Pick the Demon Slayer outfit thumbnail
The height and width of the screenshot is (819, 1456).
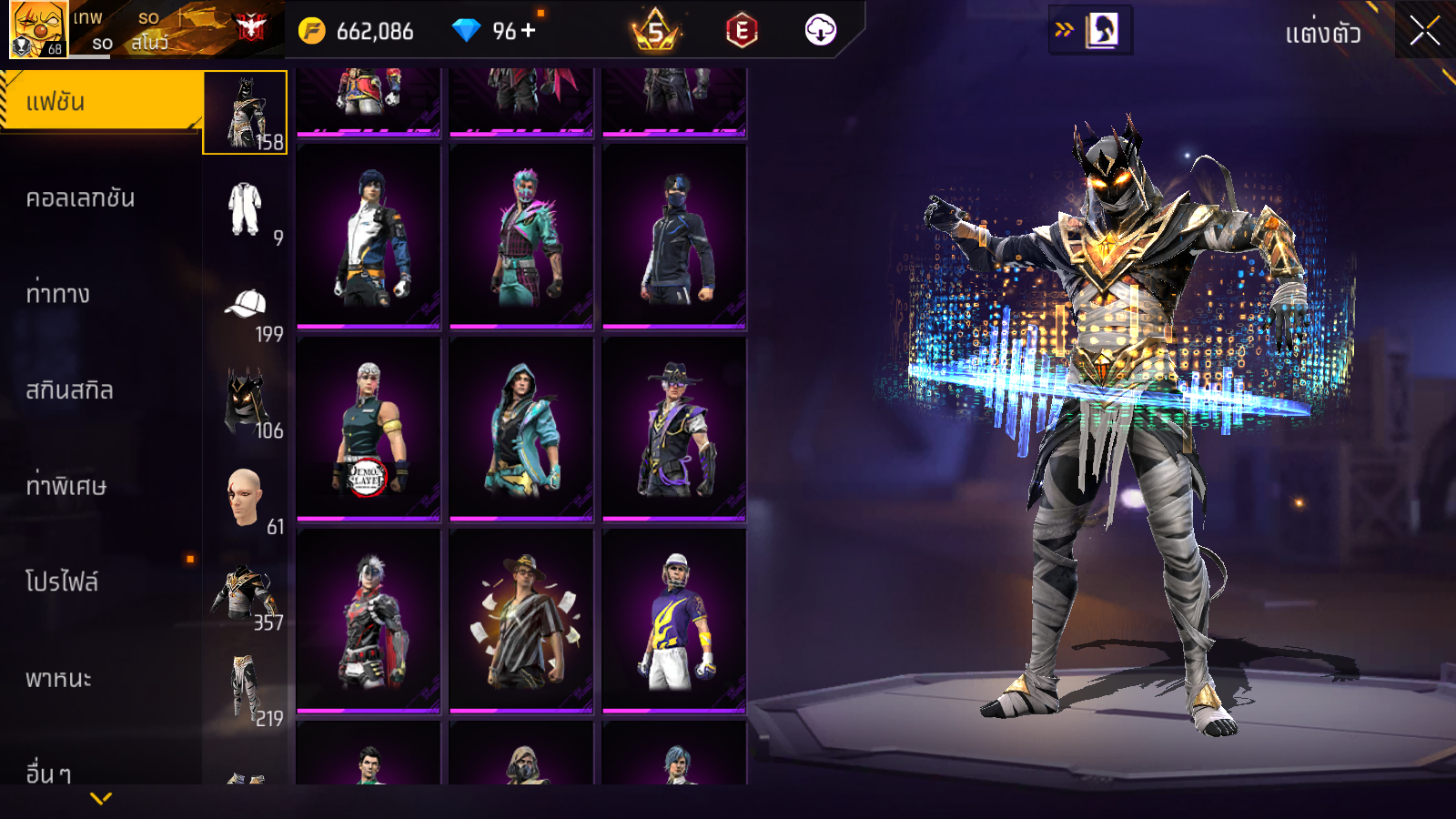coord(369,428)
